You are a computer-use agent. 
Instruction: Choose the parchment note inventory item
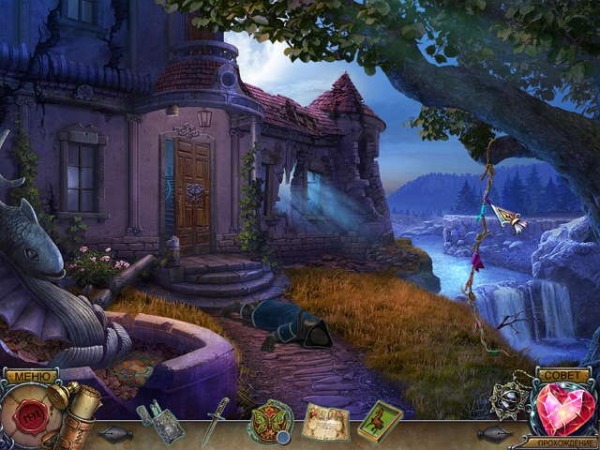pyautogui.click(x=325, y=421)
